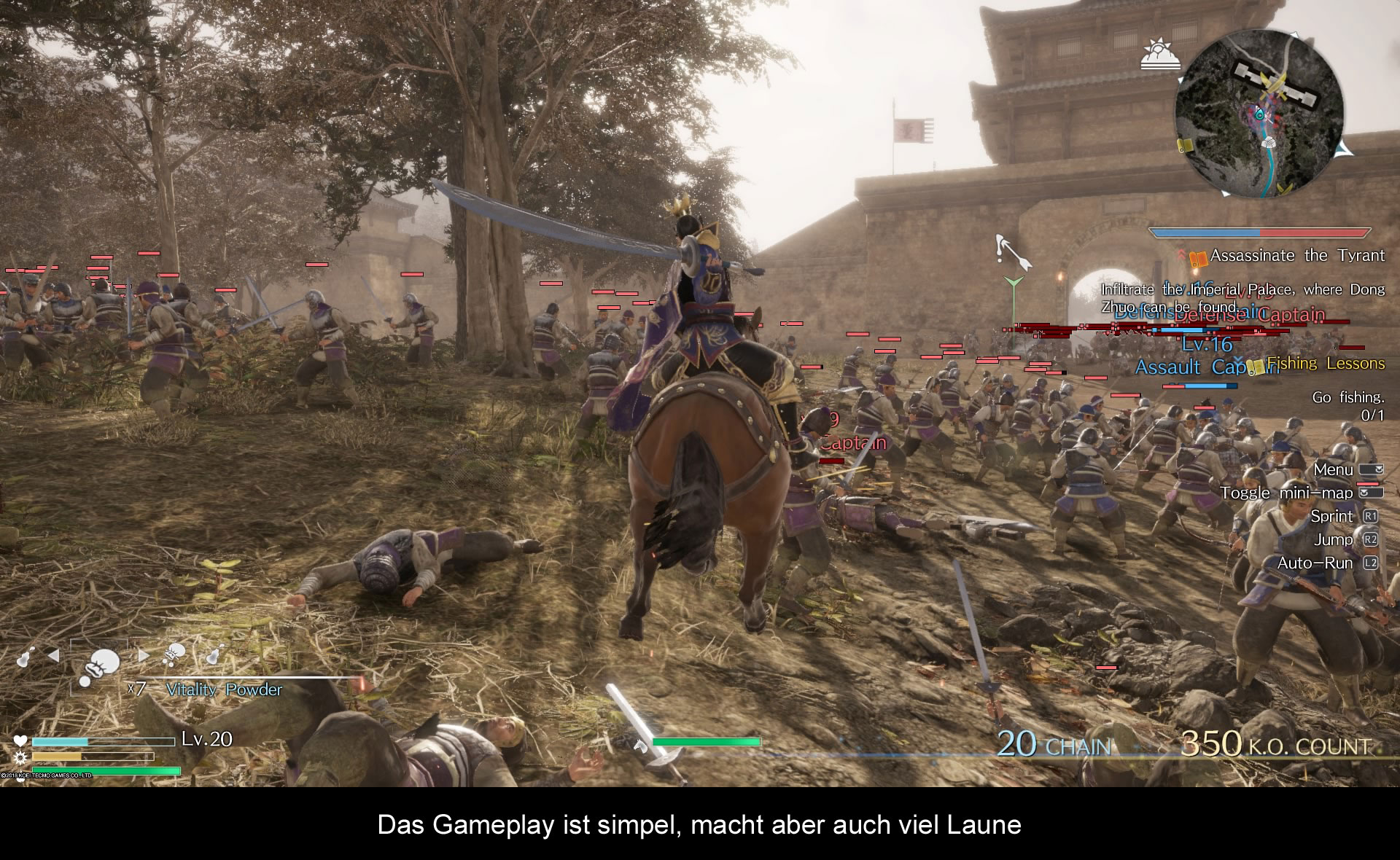Image resolution: width=1400 pixels, height=860 pixels.
Task: Click the white tent marker on the minimap
Action: [x=1269, y=144]
